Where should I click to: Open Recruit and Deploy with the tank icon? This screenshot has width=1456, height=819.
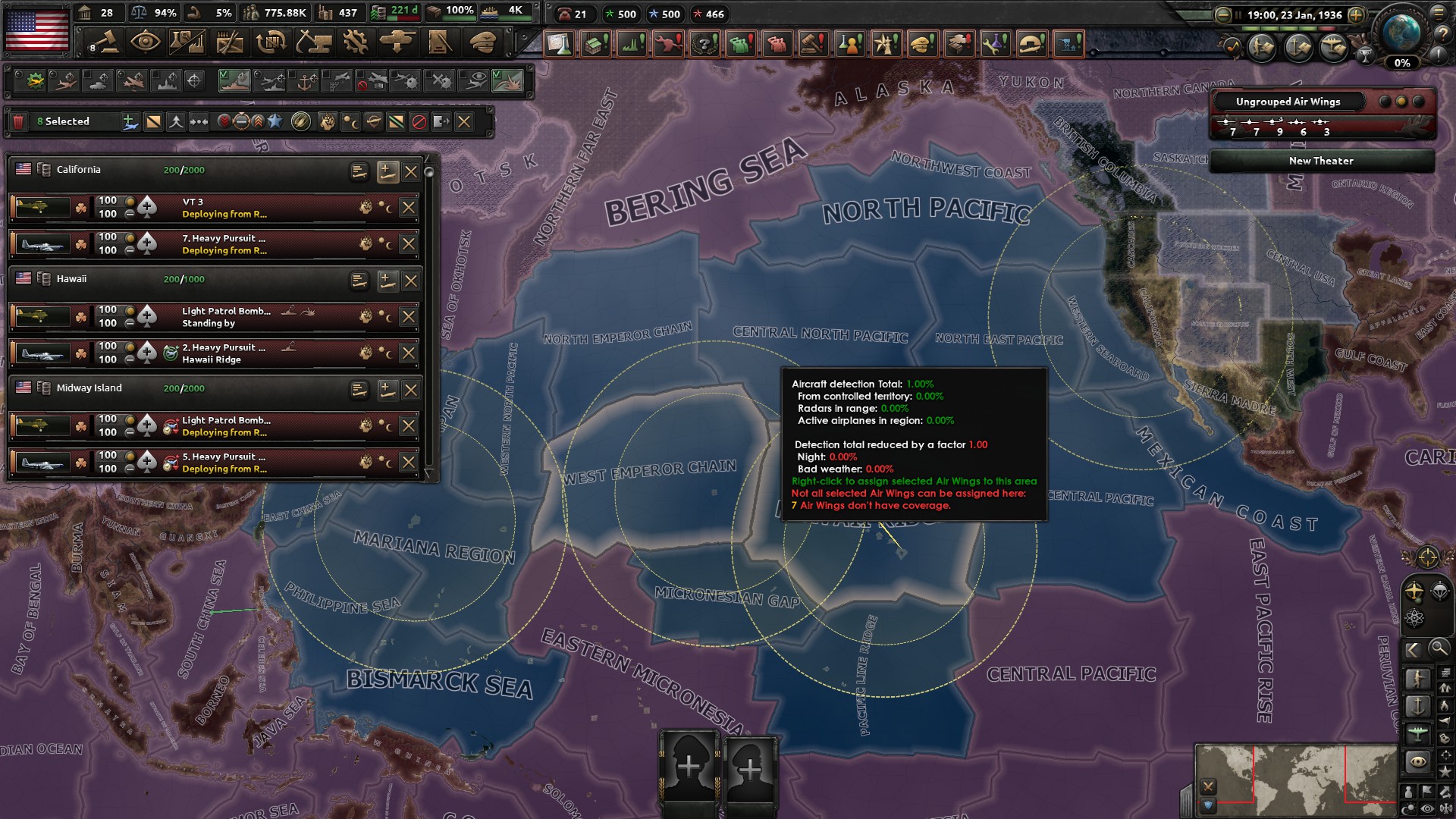(397, 43)
